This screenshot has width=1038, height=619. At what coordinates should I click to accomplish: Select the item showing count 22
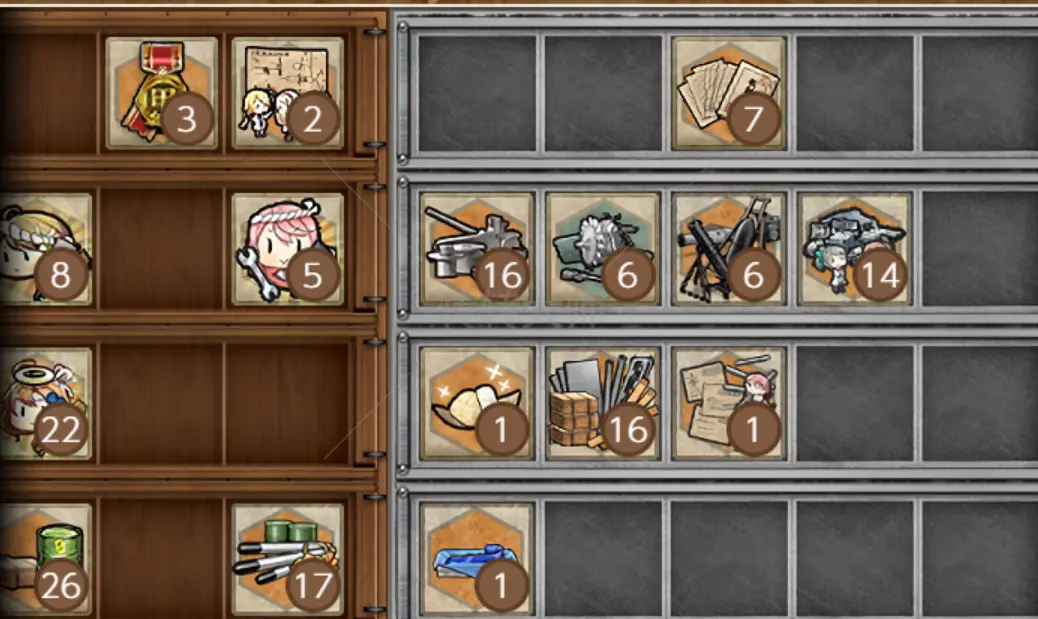(x=46, y=403)
